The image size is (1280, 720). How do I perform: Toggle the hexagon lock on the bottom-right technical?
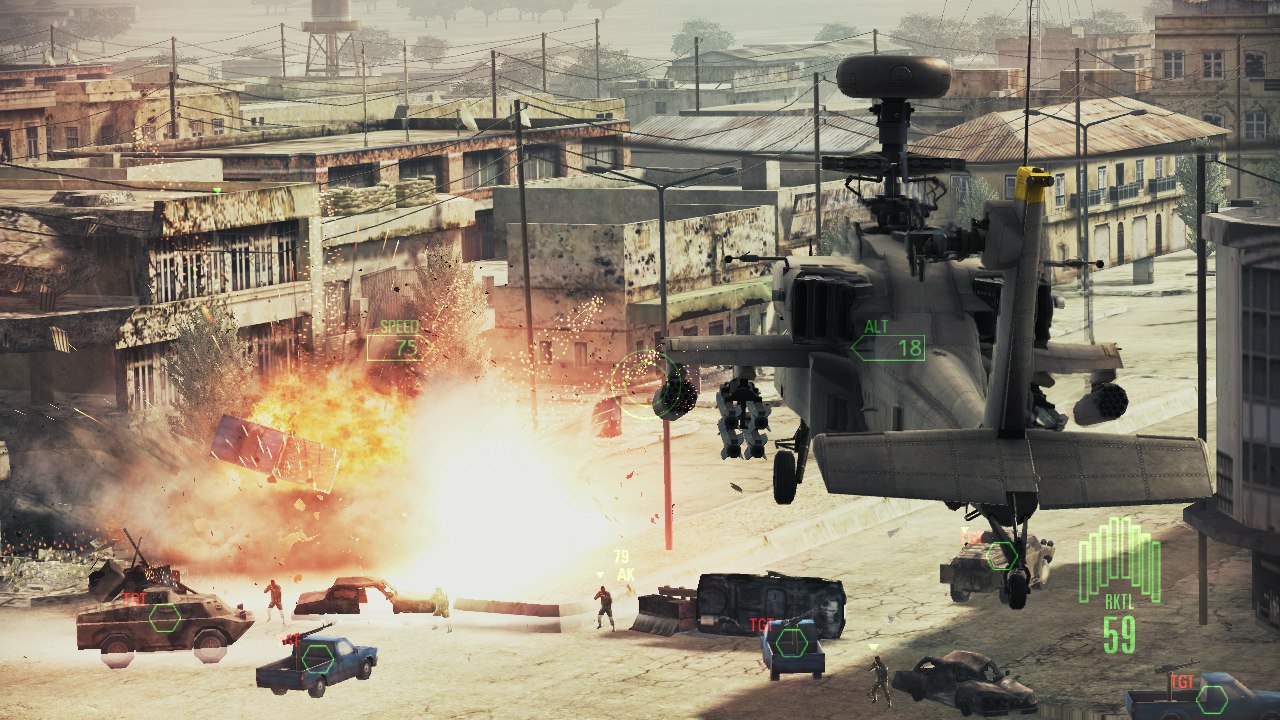pyautogui.click(x=1212, y=700)
